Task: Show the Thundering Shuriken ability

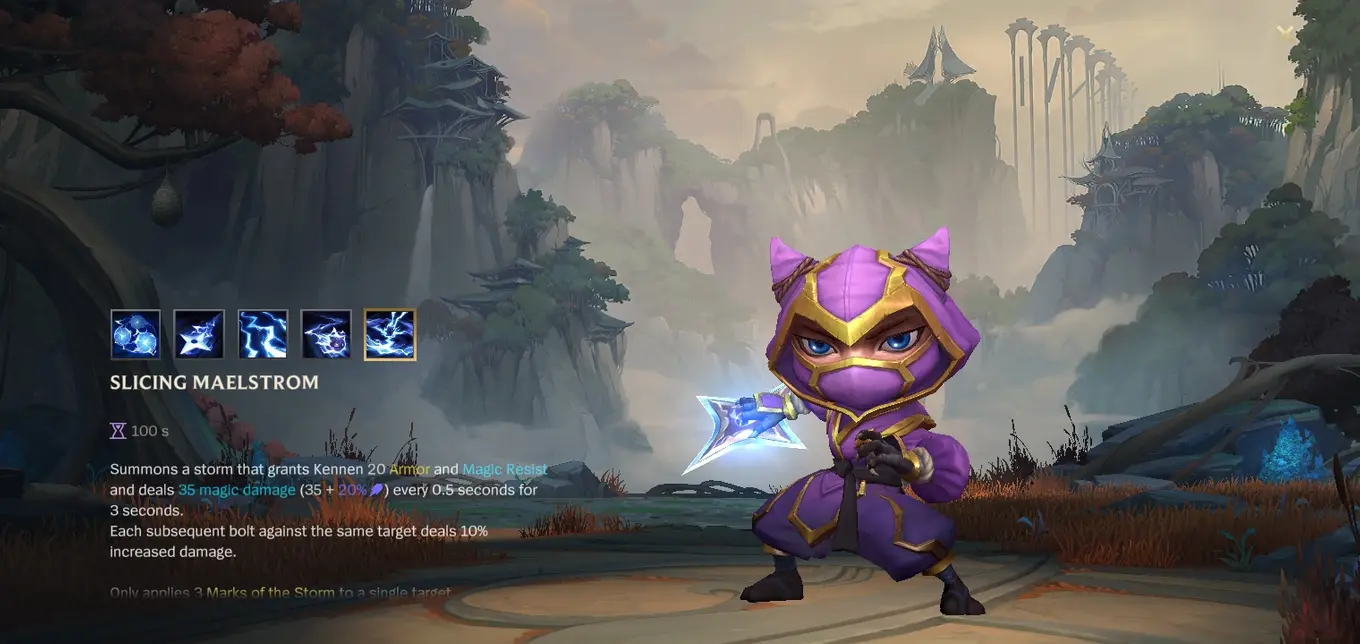Action: [199, 334]
